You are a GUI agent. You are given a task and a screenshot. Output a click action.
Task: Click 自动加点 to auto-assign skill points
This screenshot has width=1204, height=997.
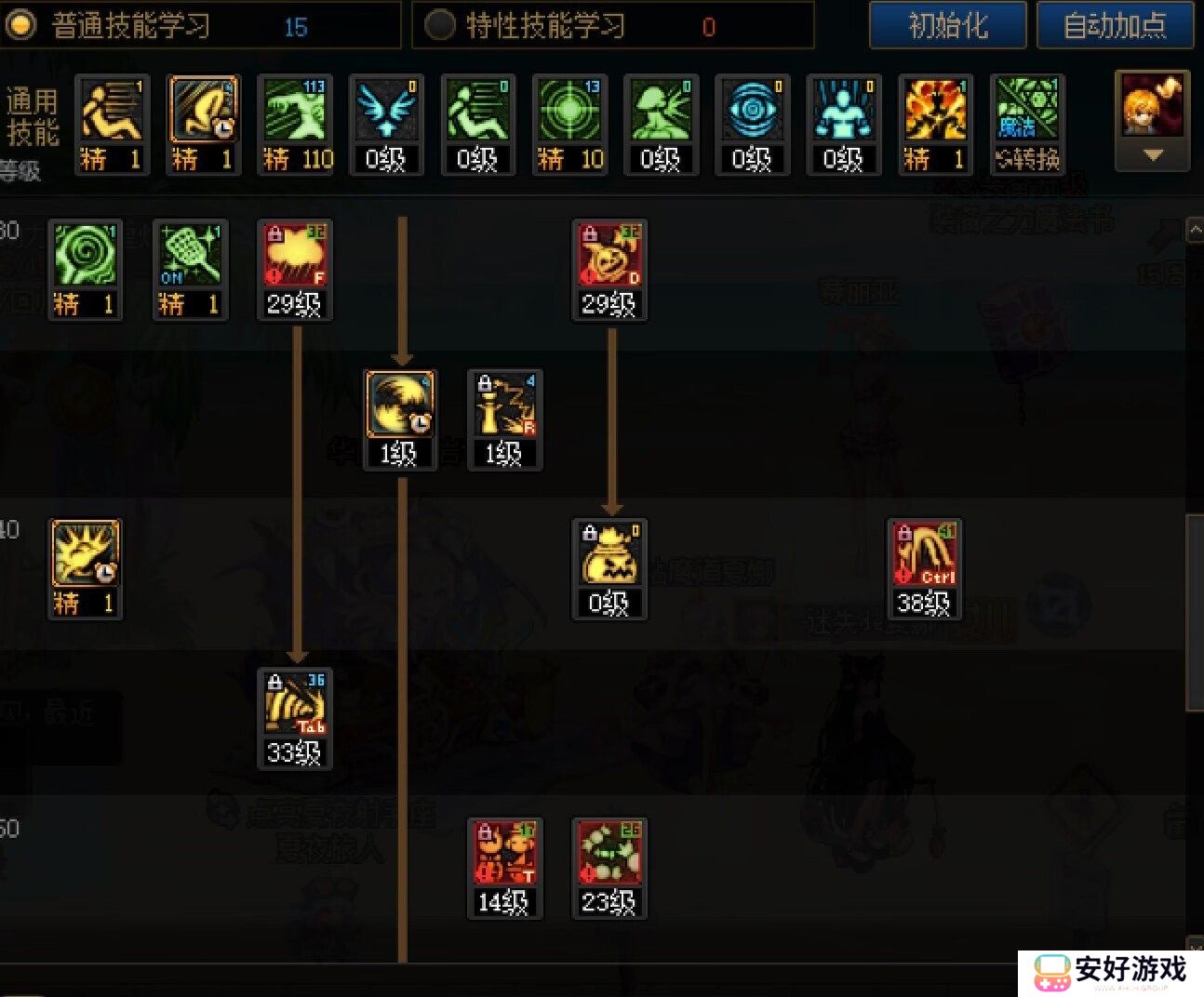1116,26
